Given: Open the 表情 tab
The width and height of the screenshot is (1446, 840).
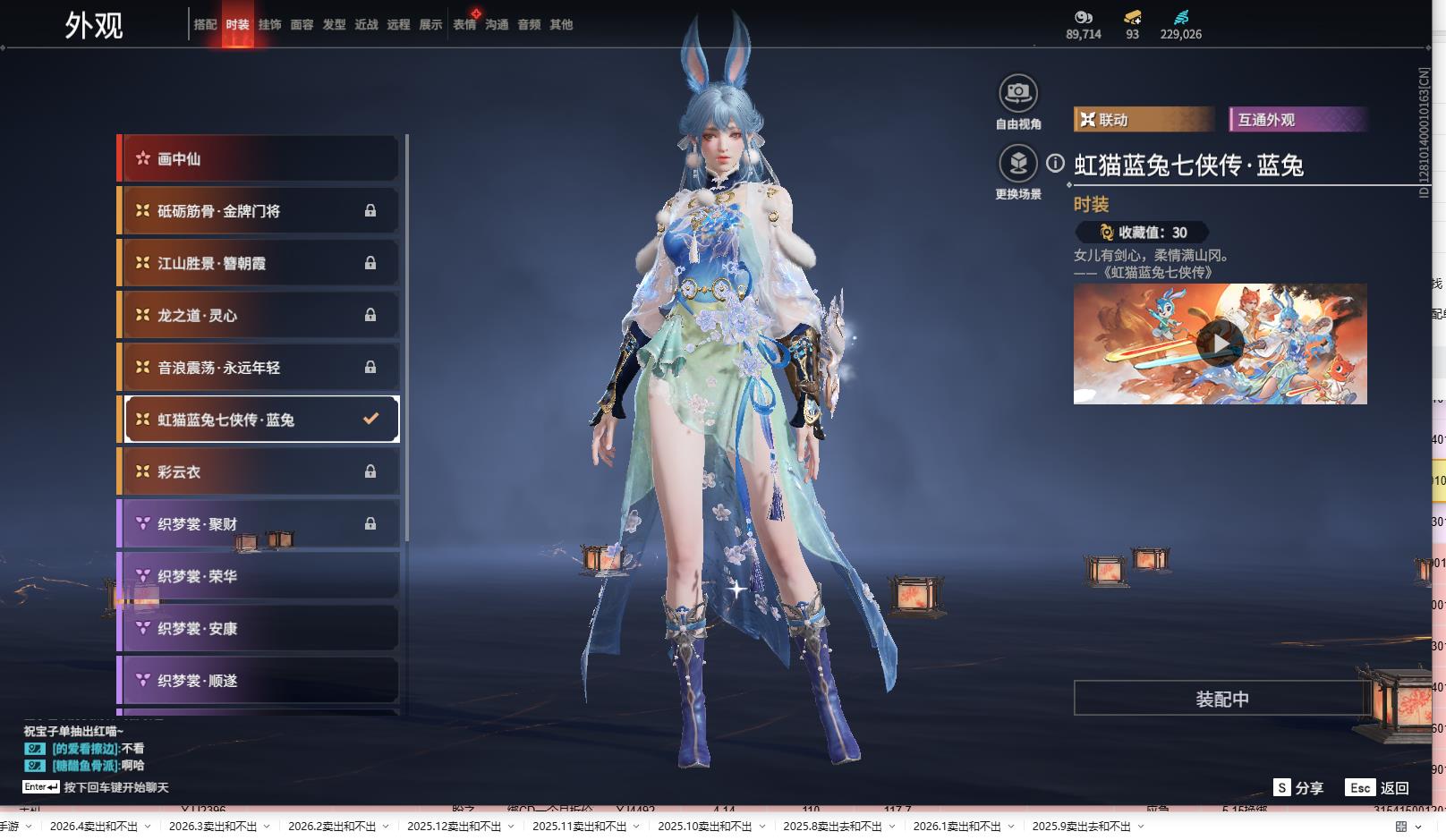Looking at the screenshot, I should point(464,25).
